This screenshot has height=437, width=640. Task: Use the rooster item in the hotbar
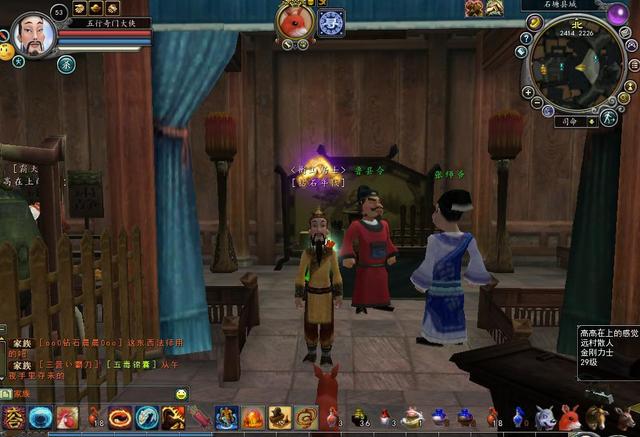pos(67,418)
